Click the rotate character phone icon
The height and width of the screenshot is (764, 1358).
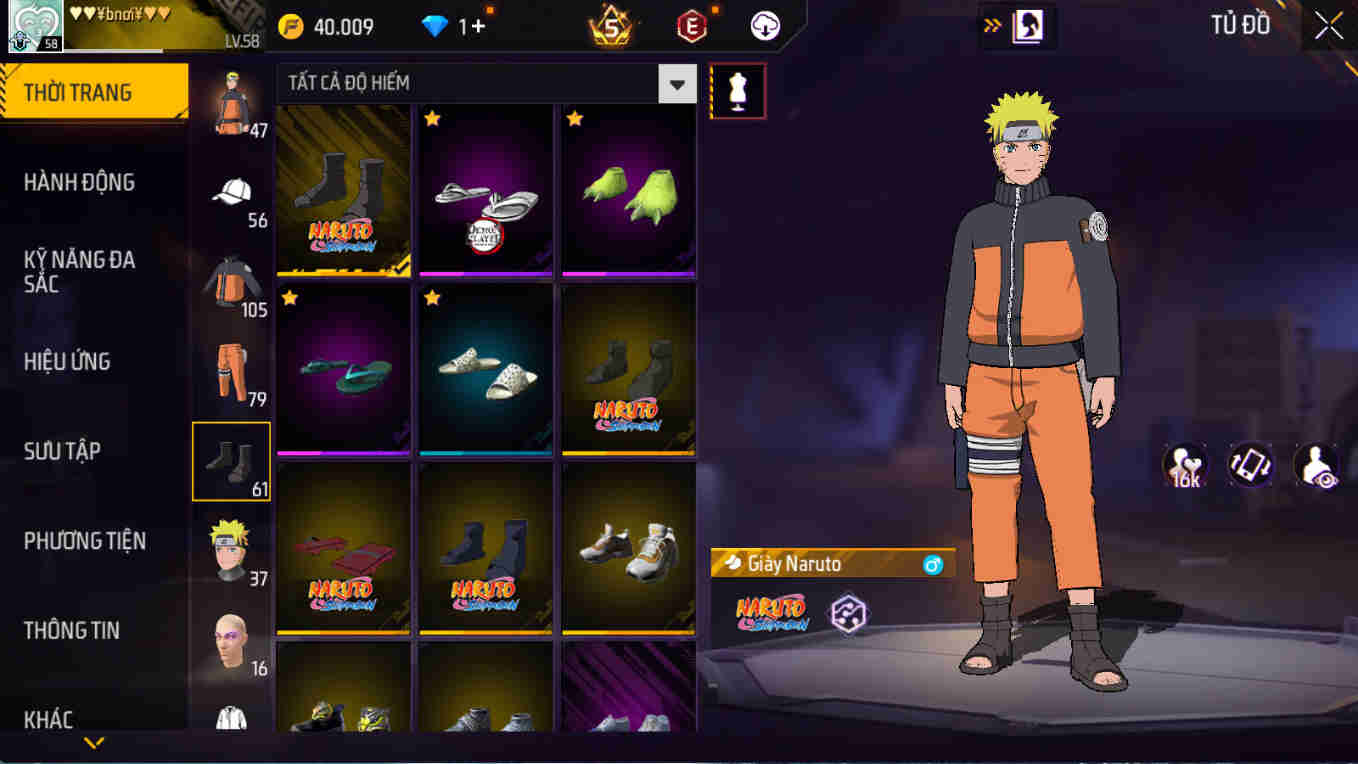point(1251,463)
